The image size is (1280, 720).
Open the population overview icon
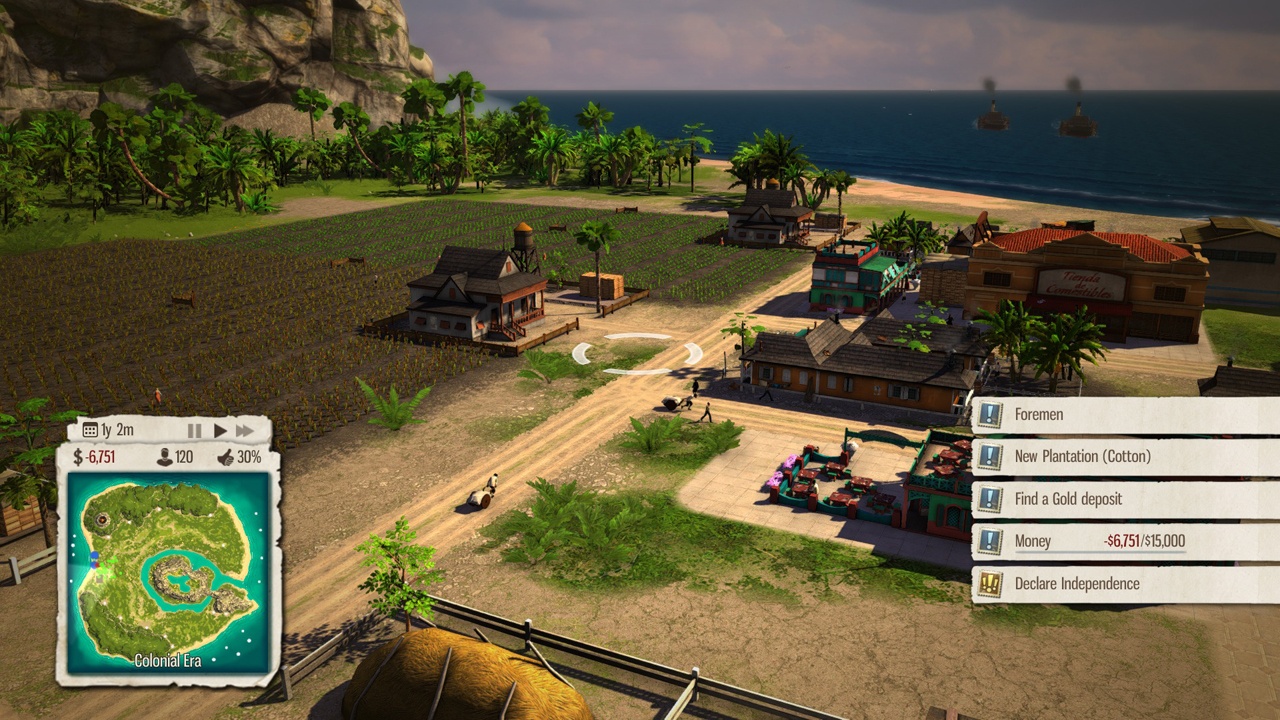165,458
